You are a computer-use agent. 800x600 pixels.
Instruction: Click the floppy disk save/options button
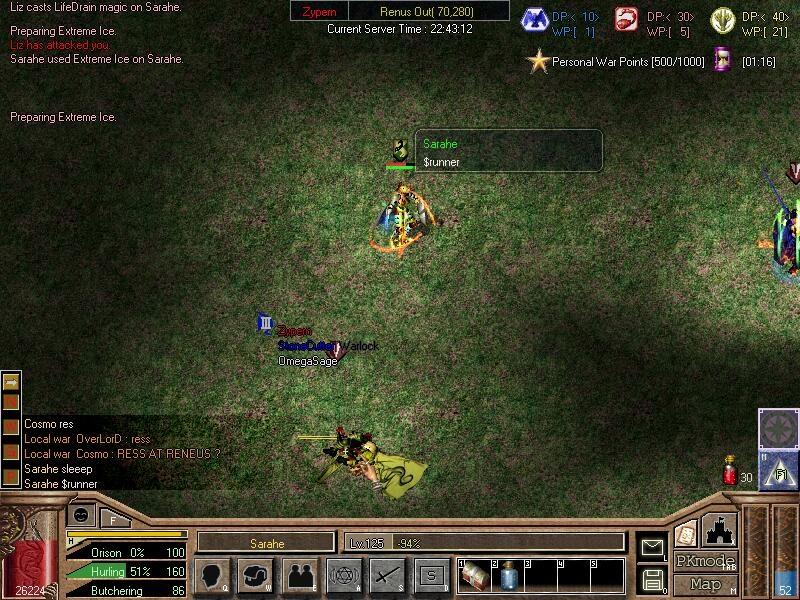click(x=652, y=578)
